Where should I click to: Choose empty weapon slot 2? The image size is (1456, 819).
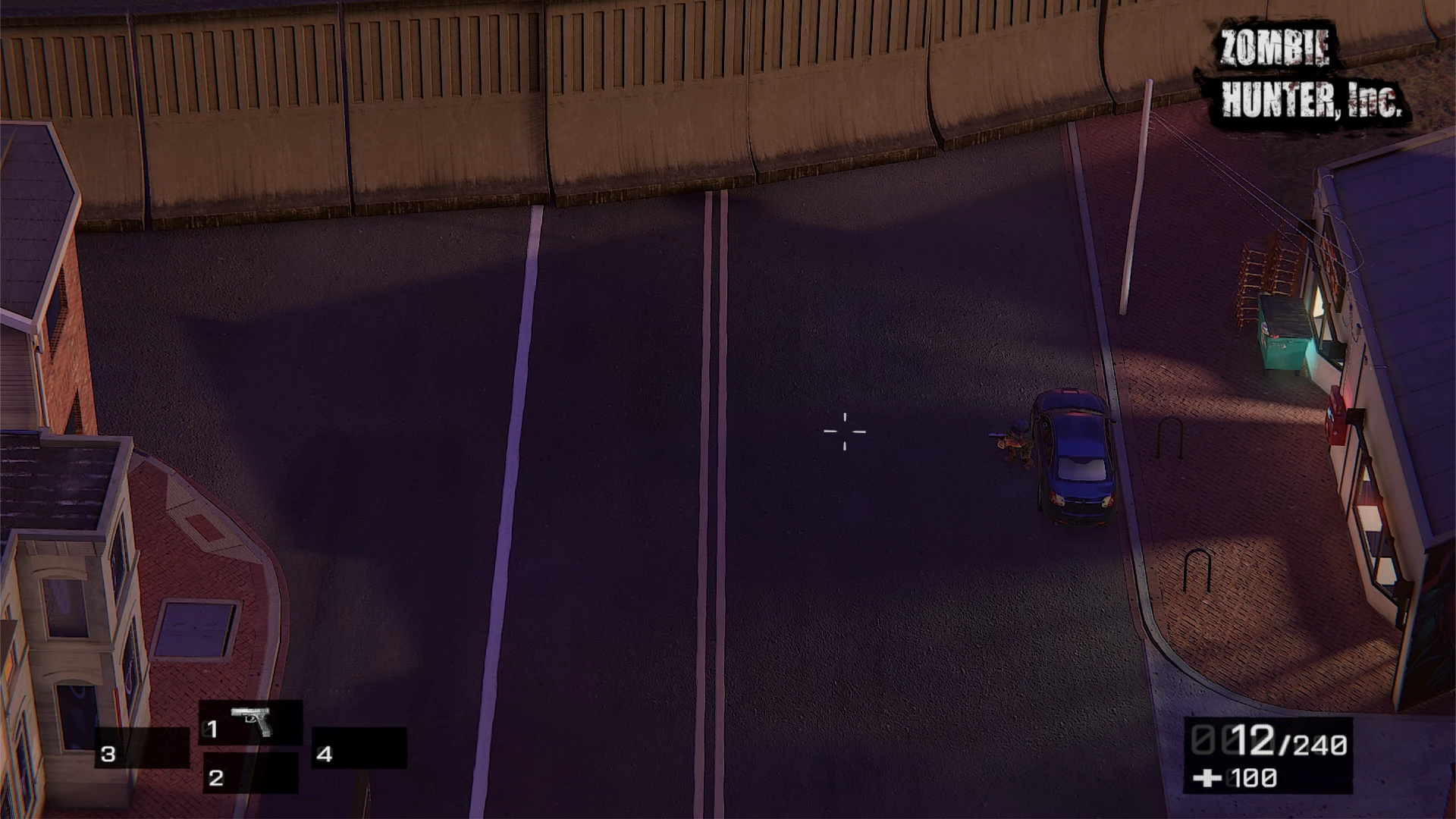250,773
